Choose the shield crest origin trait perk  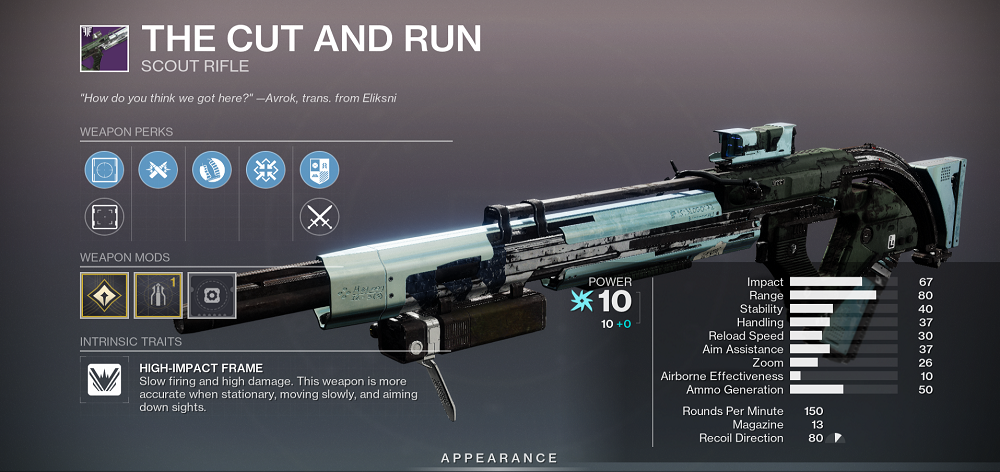point(320,171)
